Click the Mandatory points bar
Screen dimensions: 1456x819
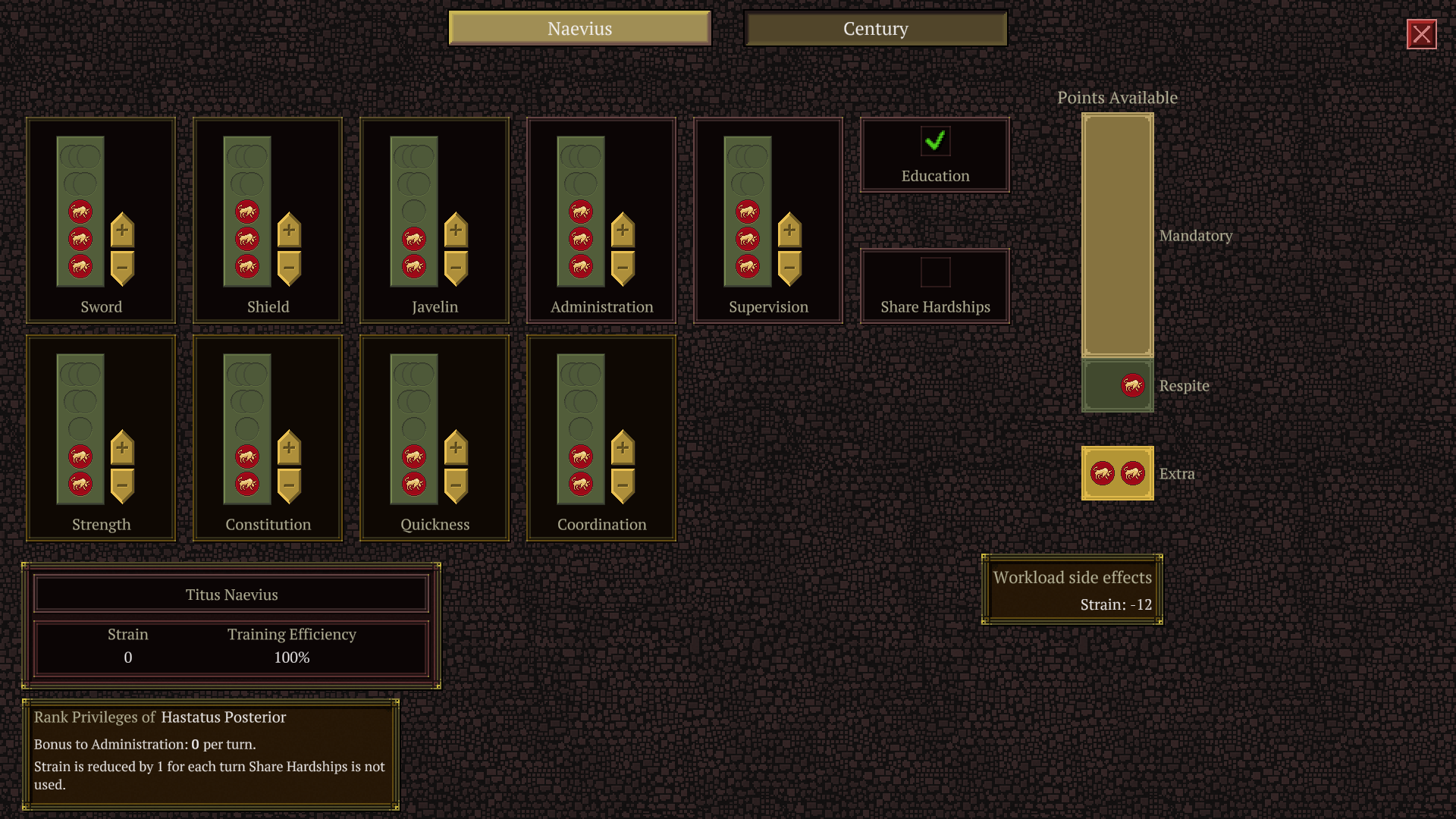tap(1117, 235)
